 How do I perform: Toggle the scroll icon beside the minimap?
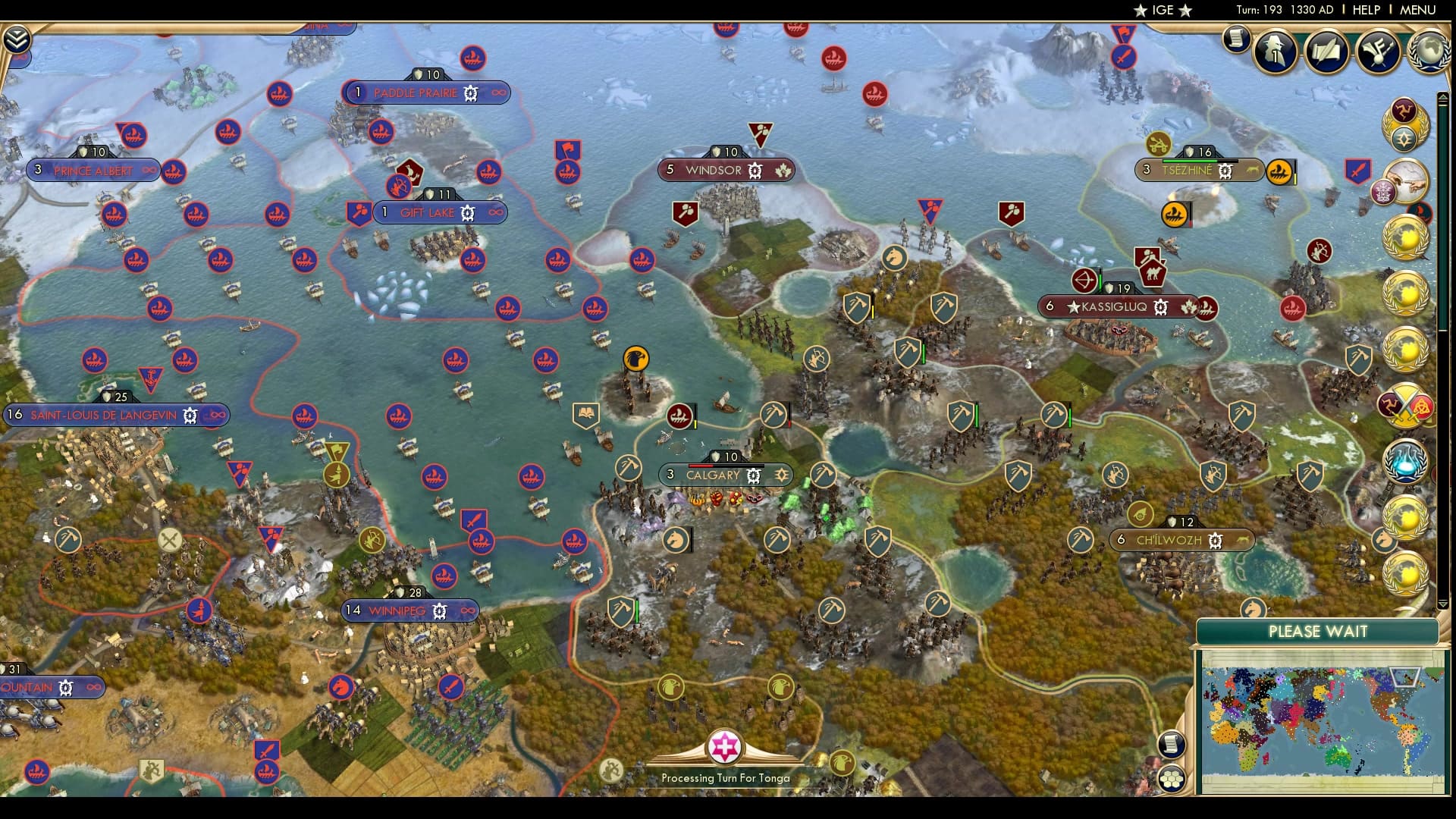1170,745
